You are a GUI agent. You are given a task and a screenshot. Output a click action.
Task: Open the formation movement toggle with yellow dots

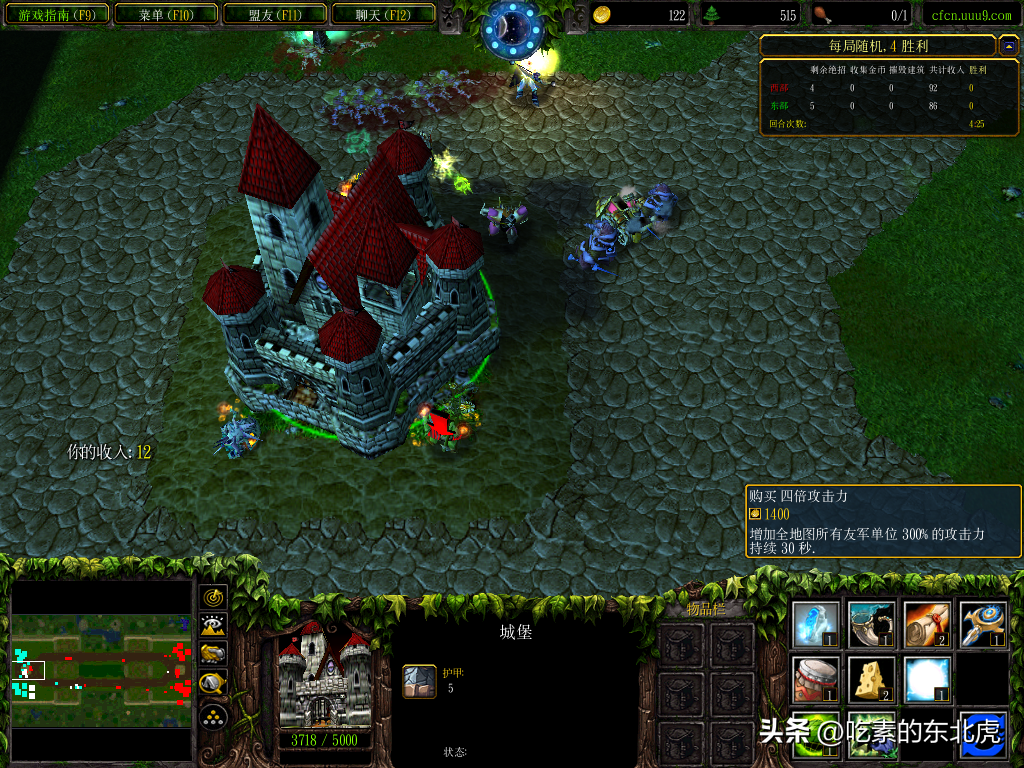[x=214, y=716]
